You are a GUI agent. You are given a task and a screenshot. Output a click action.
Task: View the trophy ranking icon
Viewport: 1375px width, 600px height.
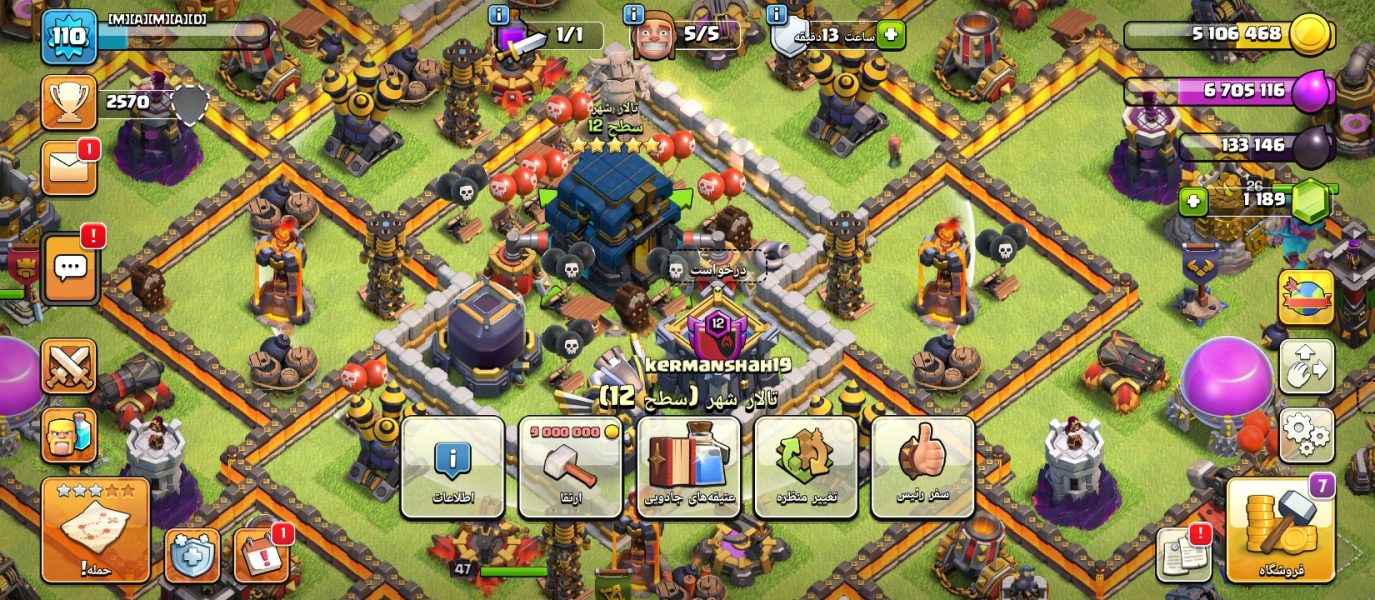(69, 102)
